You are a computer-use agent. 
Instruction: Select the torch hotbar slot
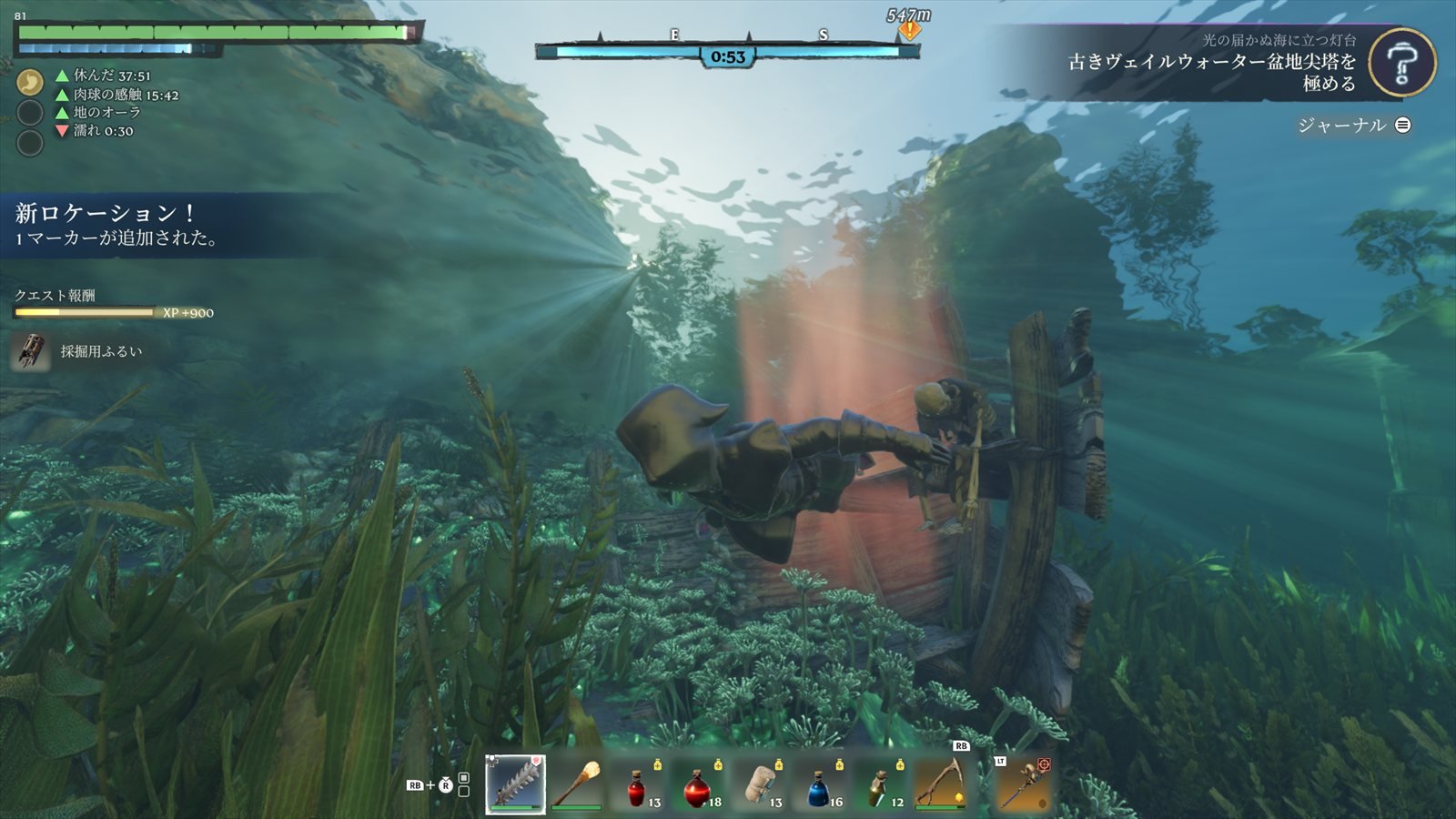(x=577, y=783)
